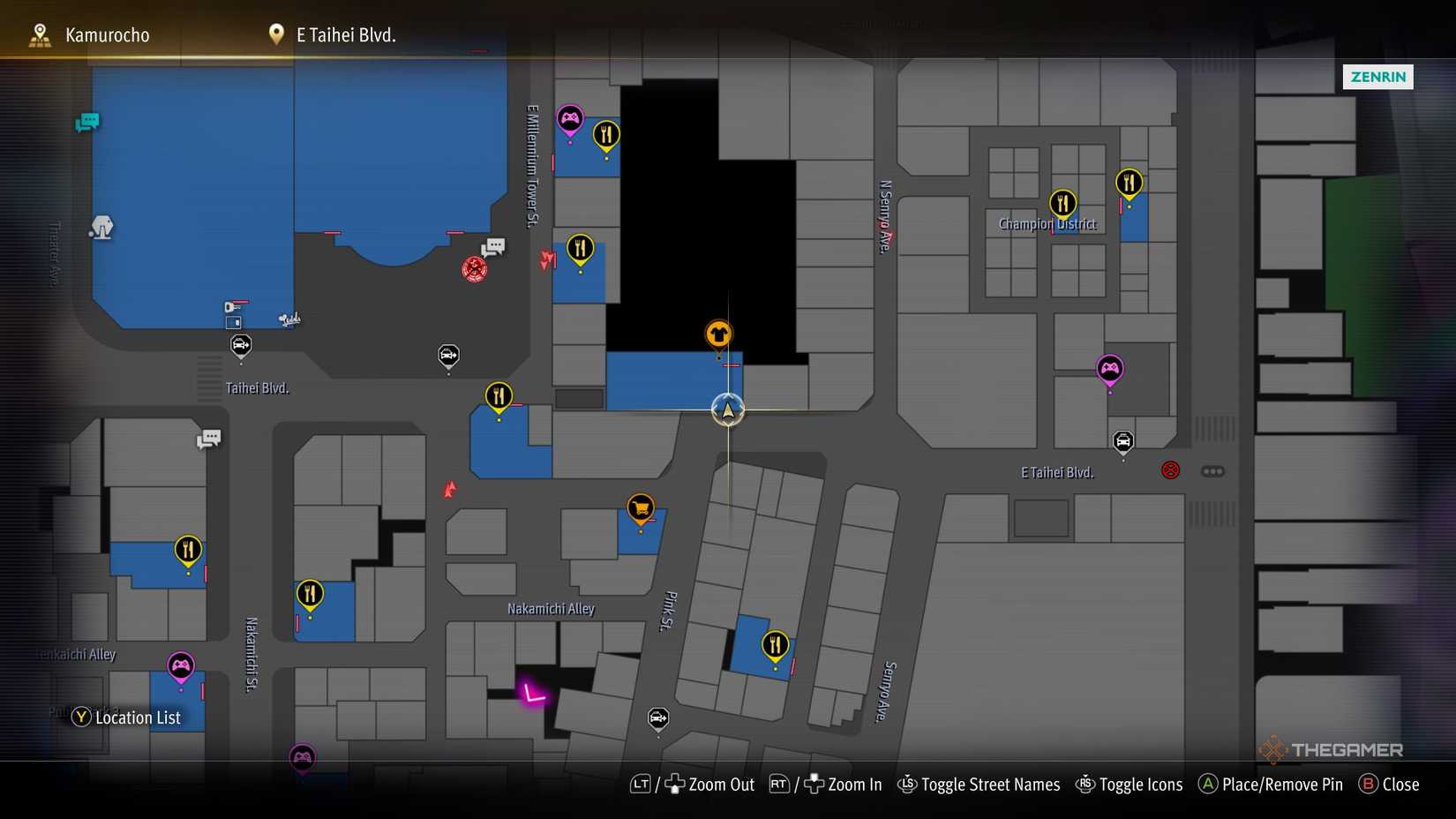This screenshot has height=819, width=1456.
Task: Select the restaurant pin near Champion District
Action: click(x=1063, y=201)
